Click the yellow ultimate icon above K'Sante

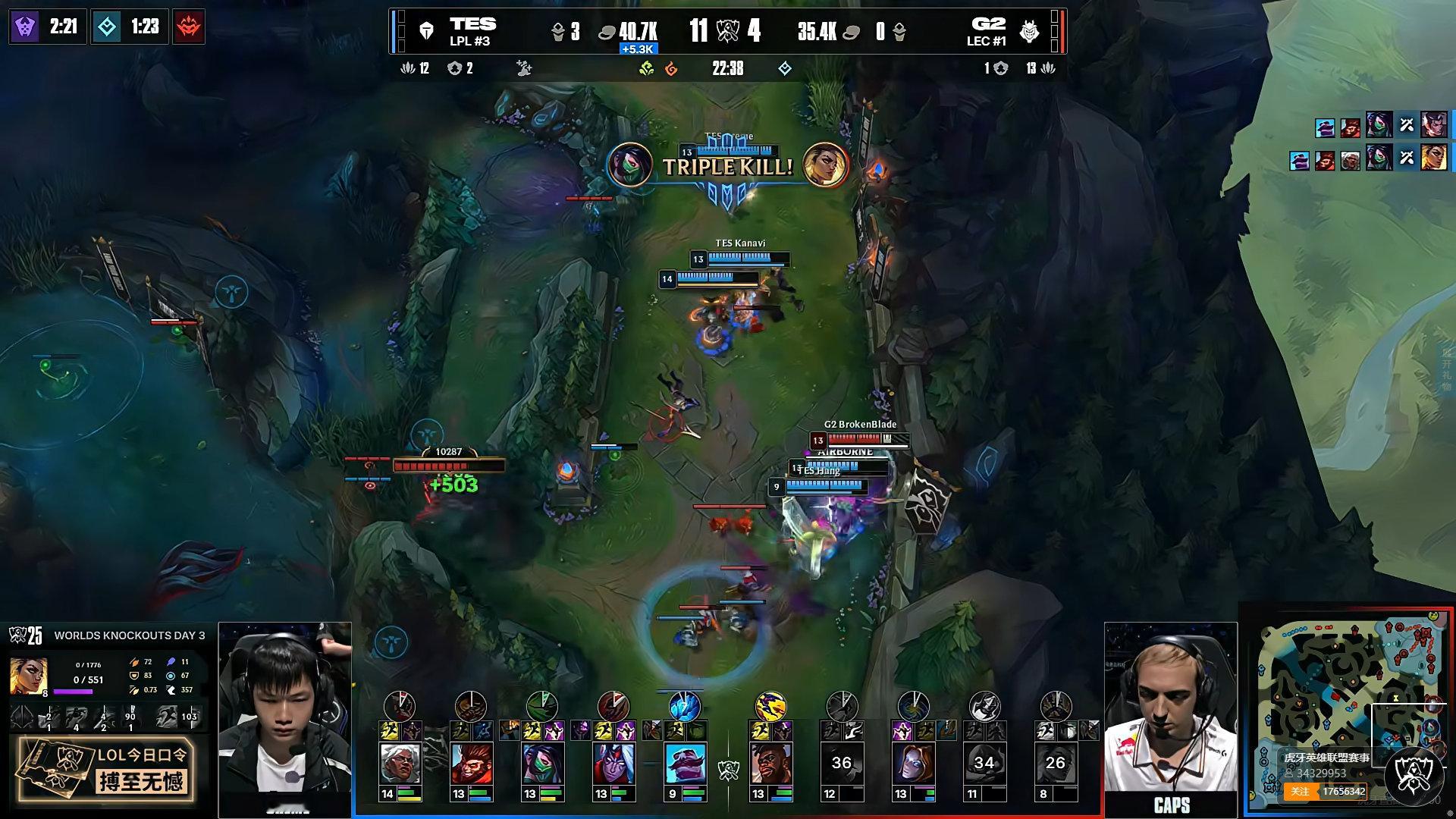pos(770,706)
